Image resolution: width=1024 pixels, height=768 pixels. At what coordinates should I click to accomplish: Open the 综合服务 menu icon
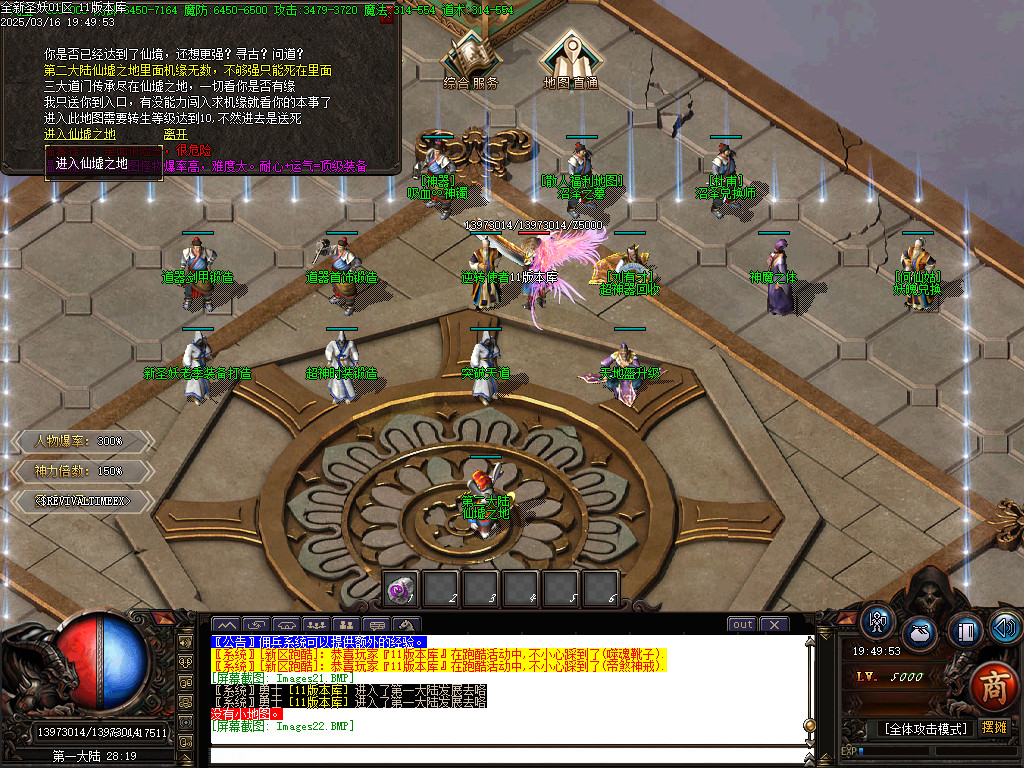coord(471,61)
